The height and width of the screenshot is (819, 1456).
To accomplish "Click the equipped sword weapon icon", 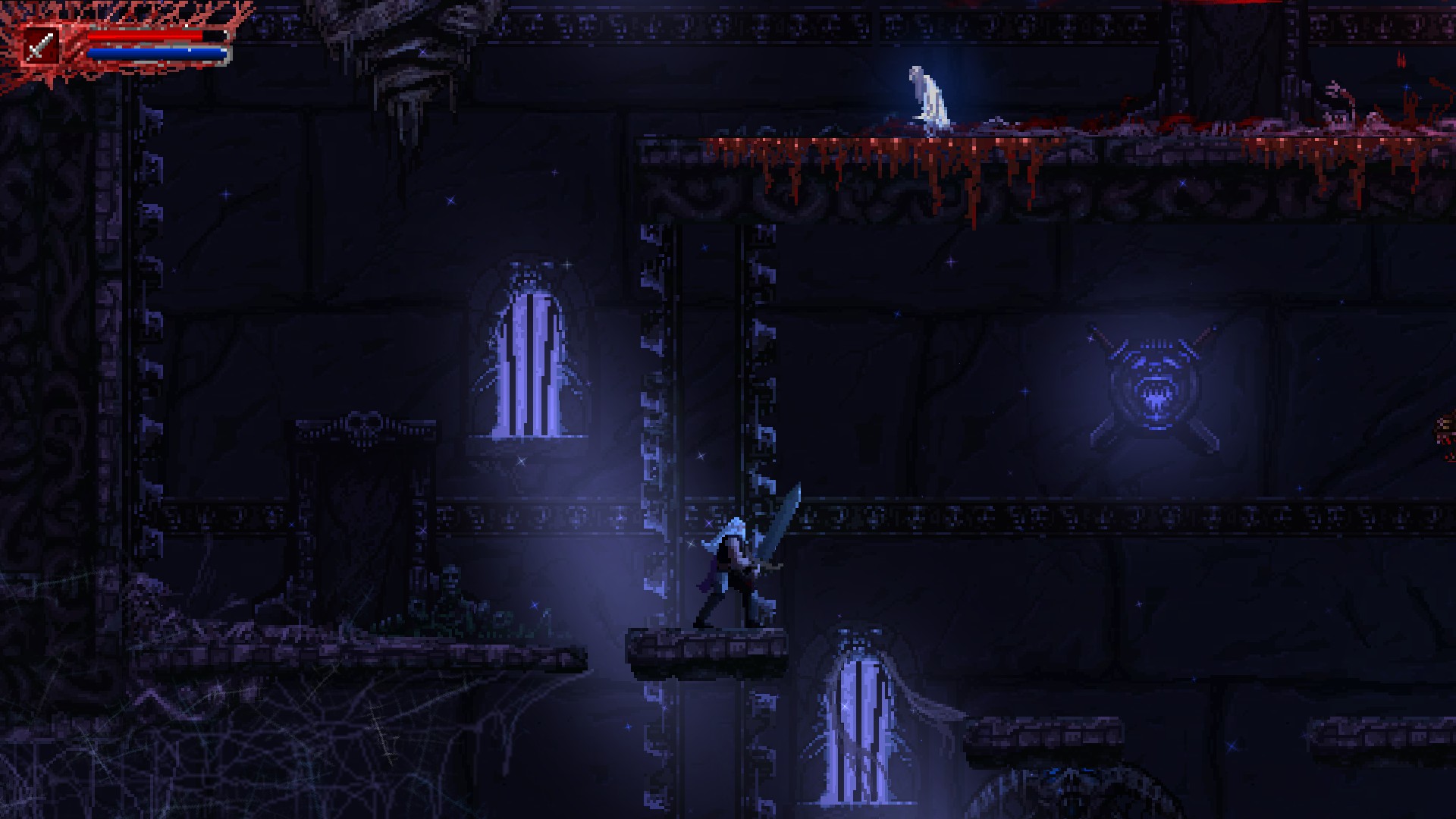I will [38, 47].
